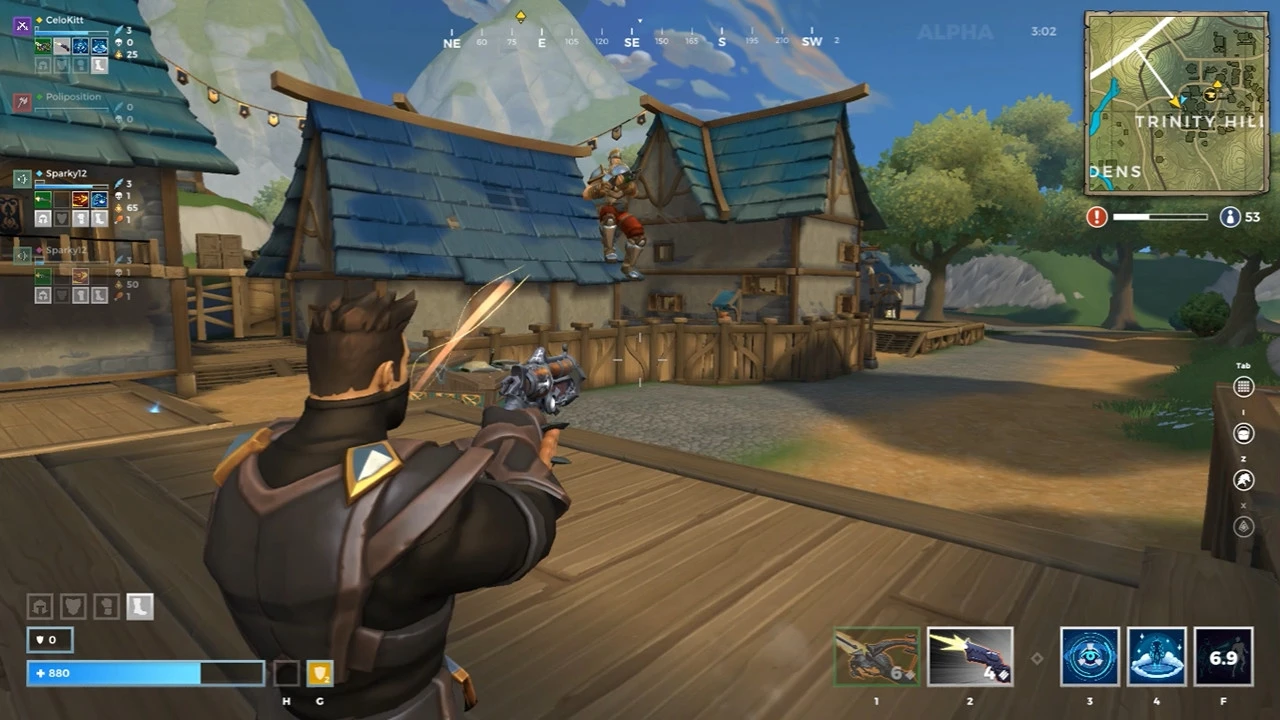
Task: Open the backpack inventory icon
Action: [x=1243, y=433]
